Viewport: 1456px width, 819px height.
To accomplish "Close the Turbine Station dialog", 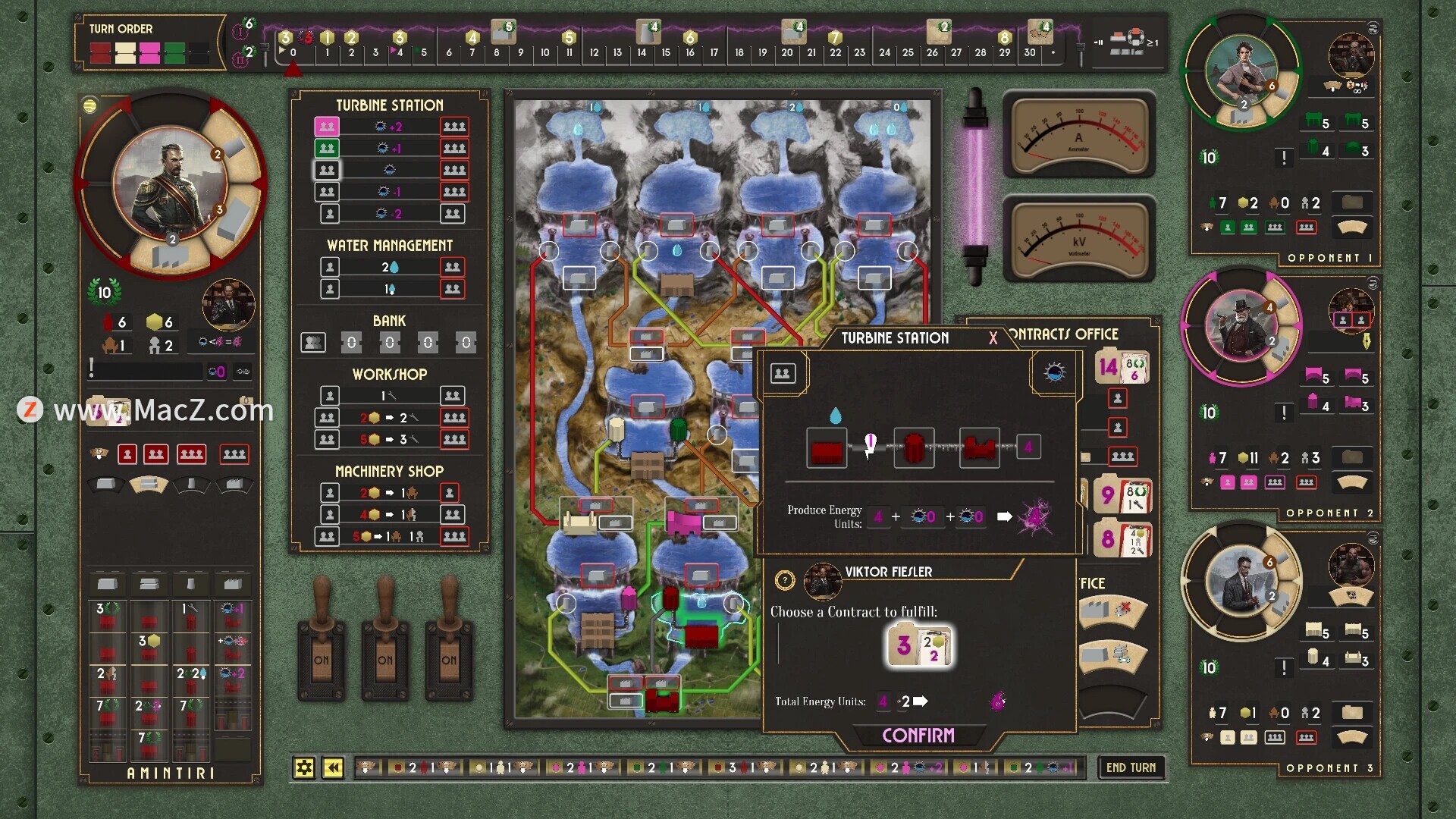I will [993, 338].
